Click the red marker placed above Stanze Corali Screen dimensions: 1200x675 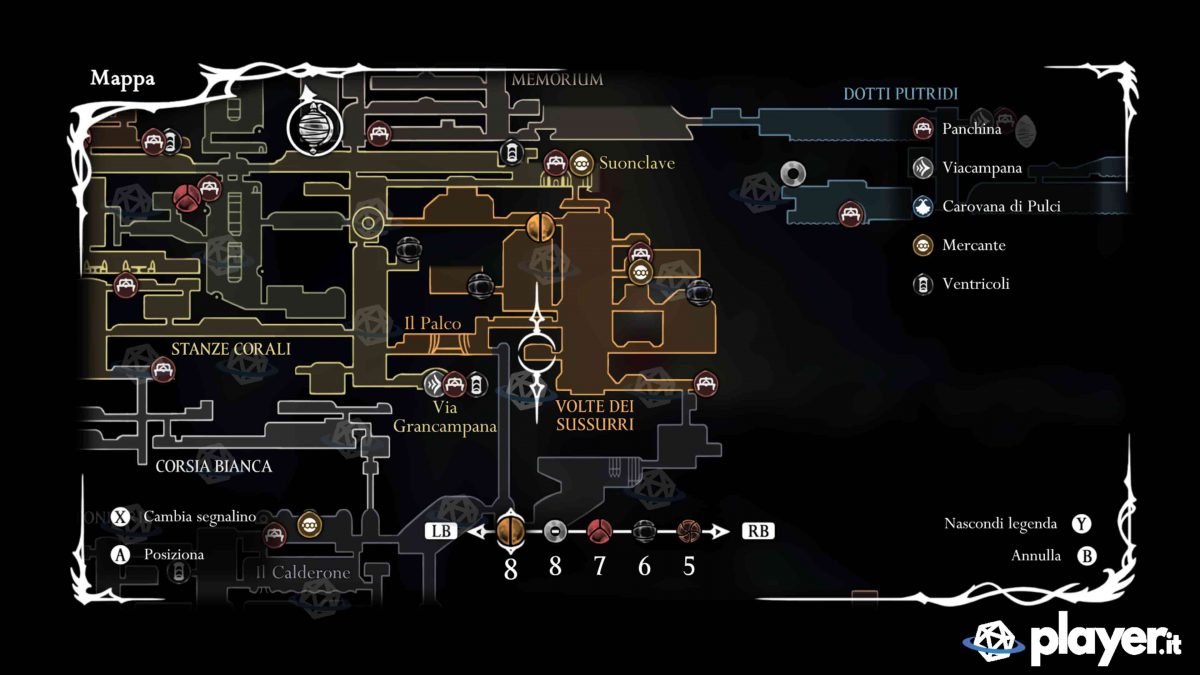coord(186,198)
